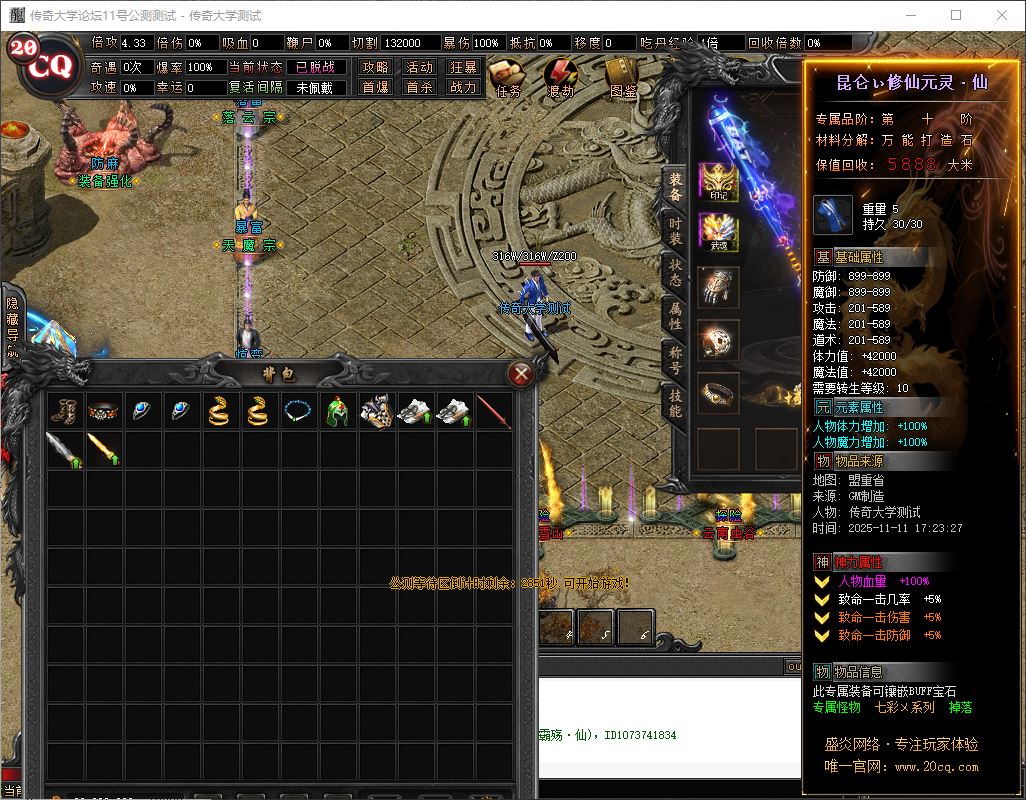Open the 首杀 button
The width and height of the screenshot is (1026, 800).
click(419, 87)
